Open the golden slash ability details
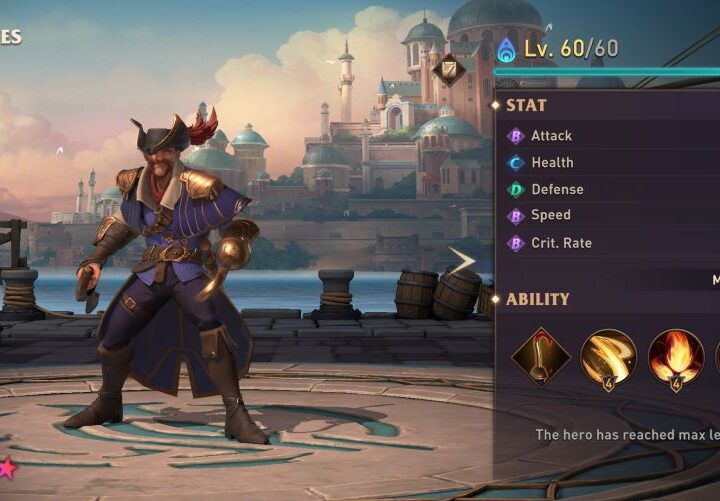 (x=608, y=357)
